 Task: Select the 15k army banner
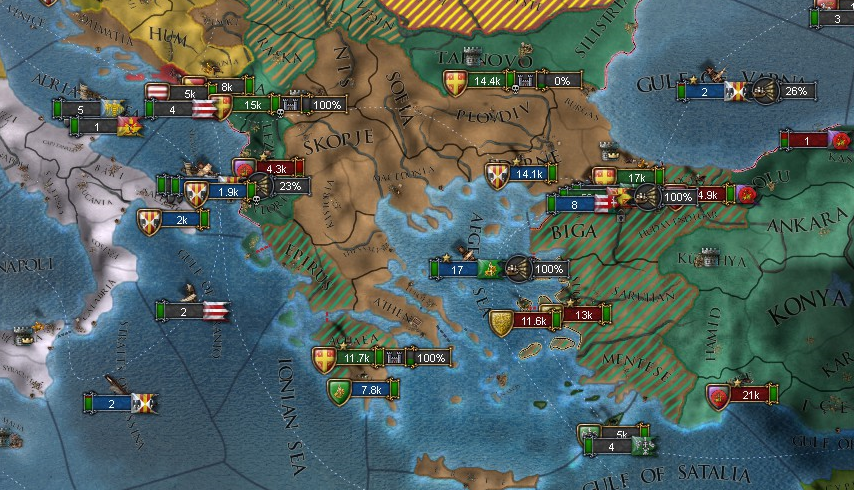click(252, 104)
